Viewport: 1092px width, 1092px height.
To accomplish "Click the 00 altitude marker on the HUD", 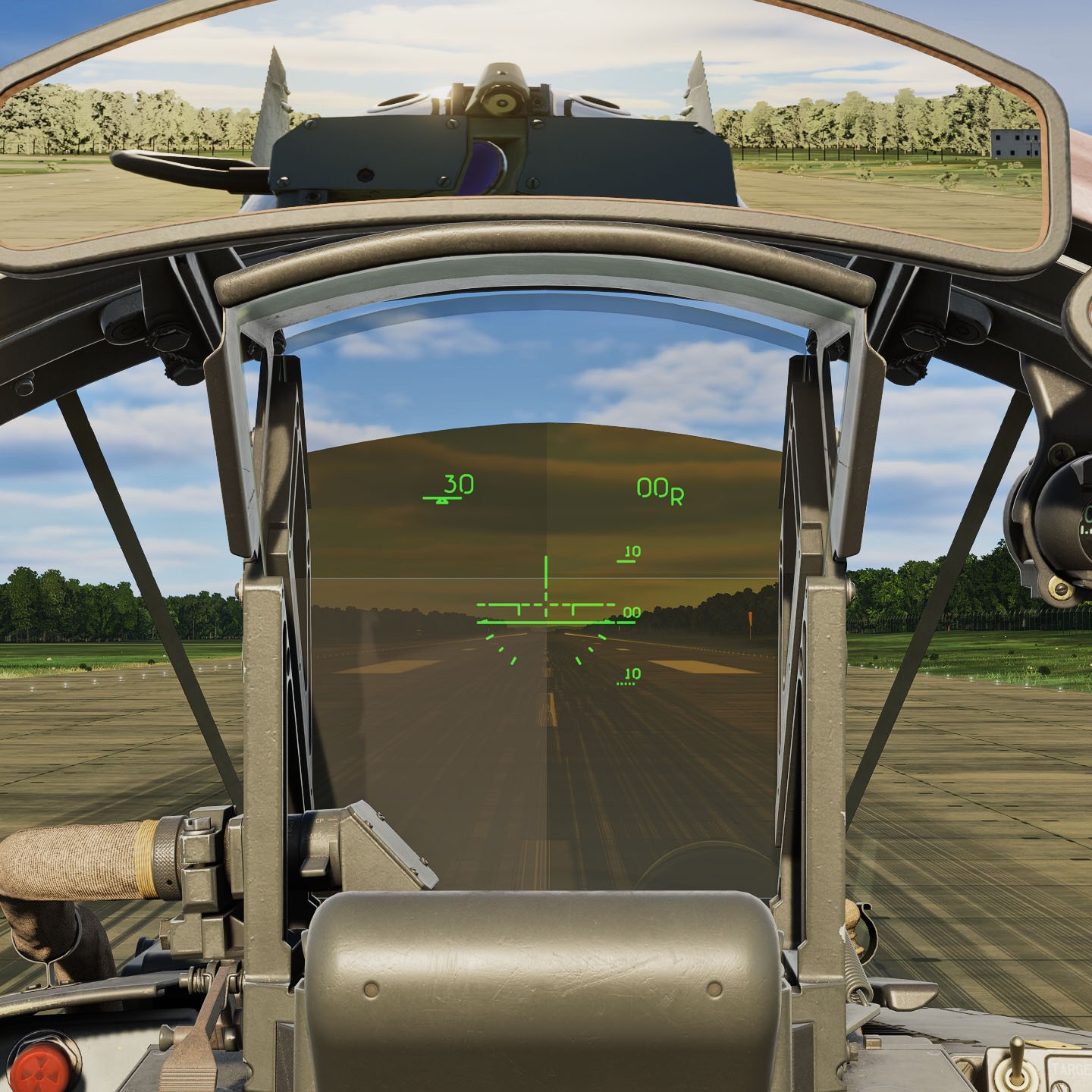I will tap(632, 611).
